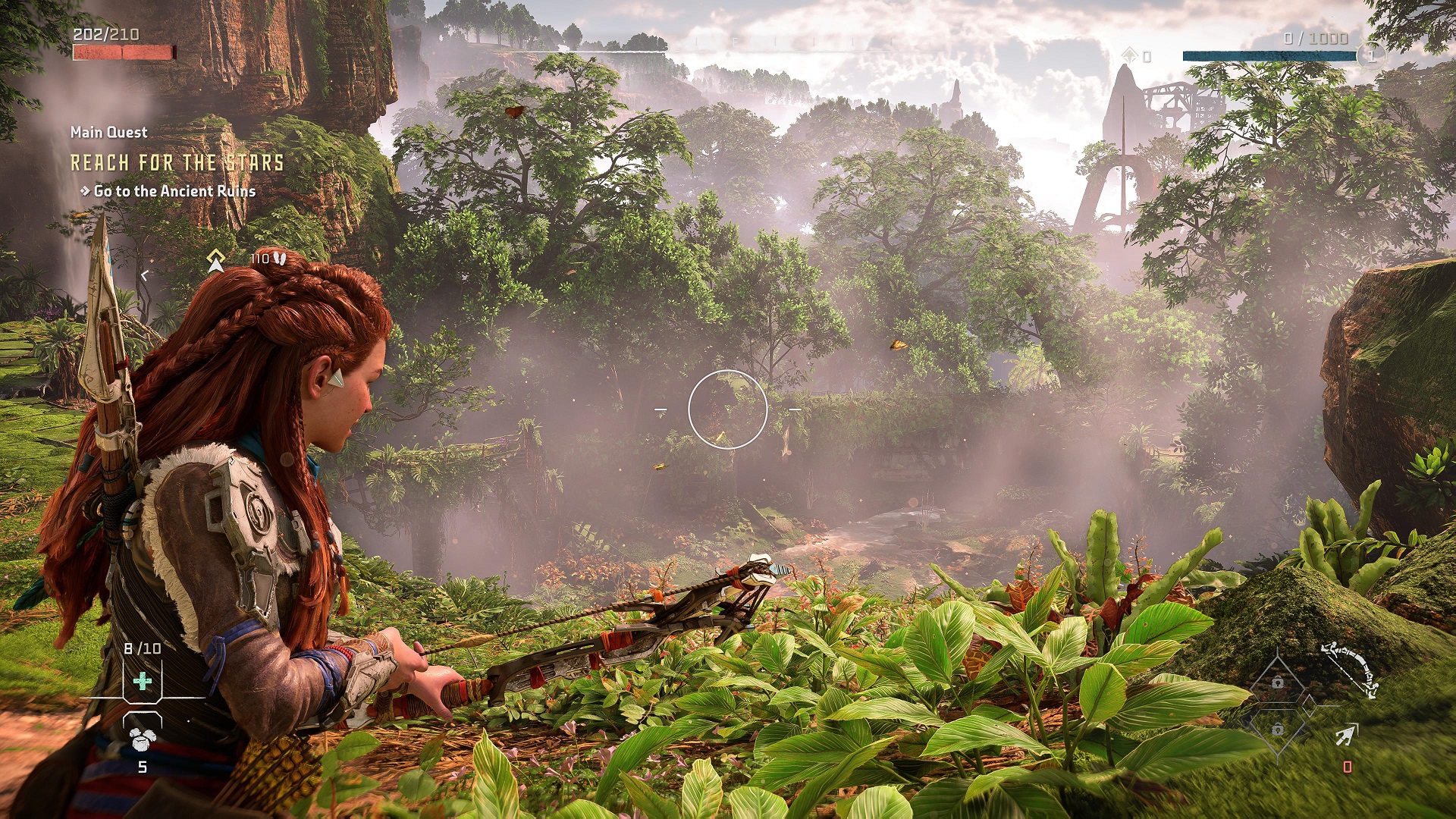The width and height of the screenshot is (1456, 819).
Task: Choose the arrow ammo type icon
Action: [1346, 734]
